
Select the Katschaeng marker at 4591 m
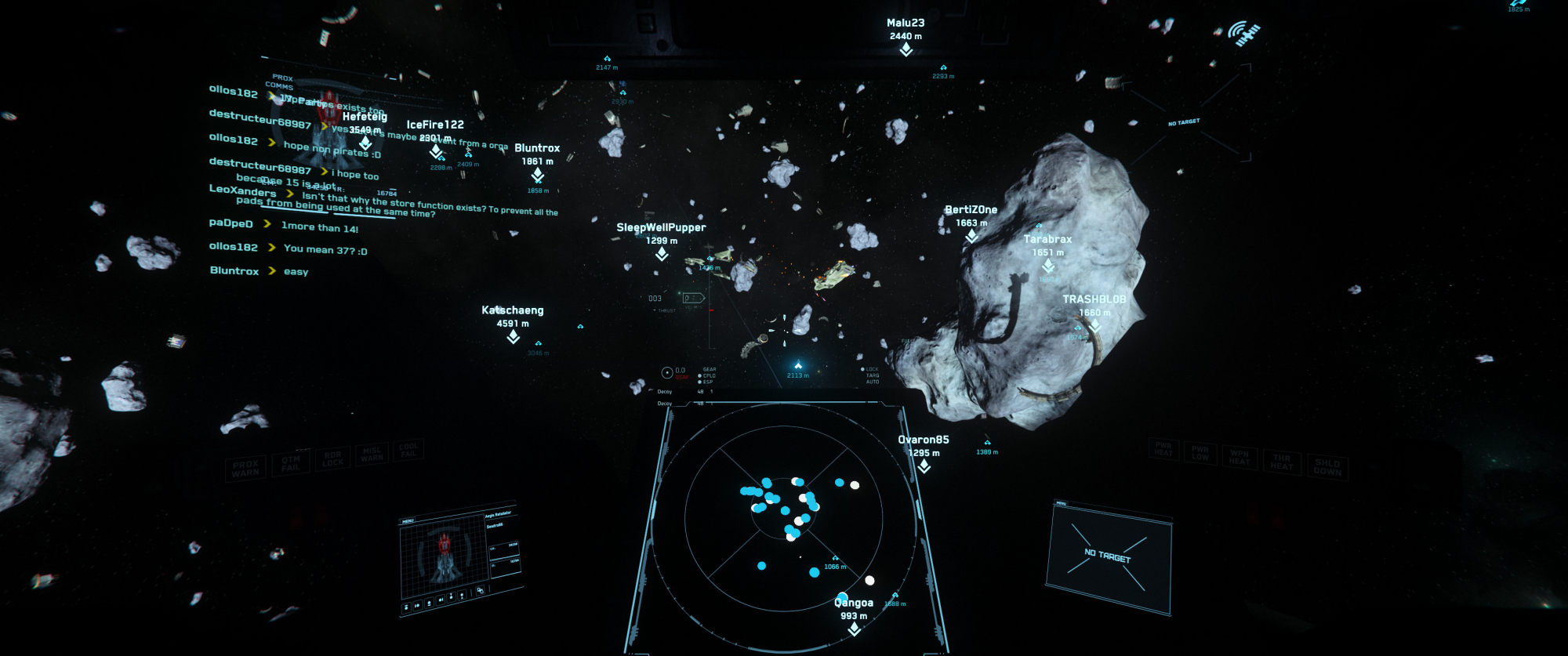point(513,336)
